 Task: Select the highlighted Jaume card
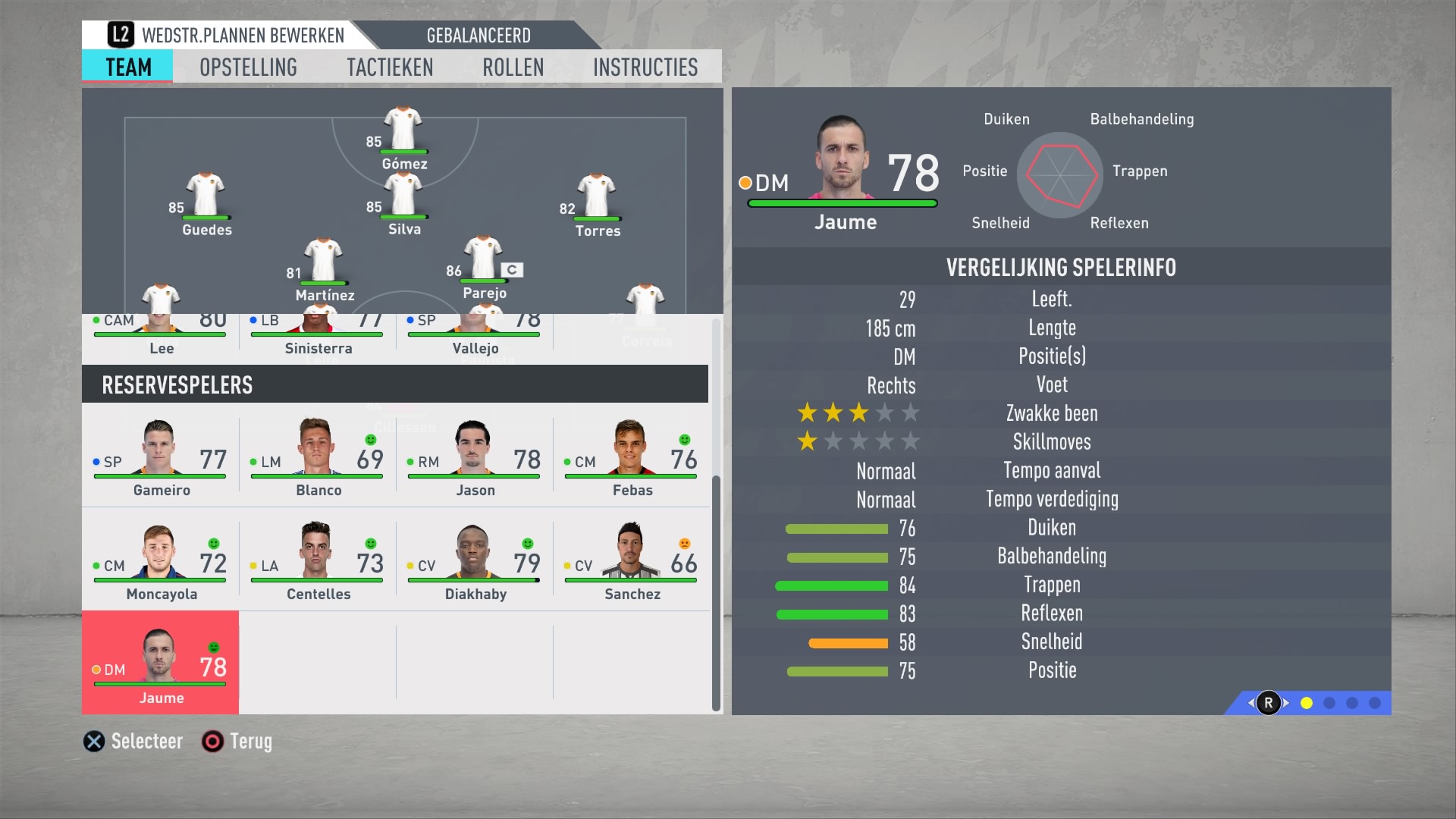pos(161,664)
